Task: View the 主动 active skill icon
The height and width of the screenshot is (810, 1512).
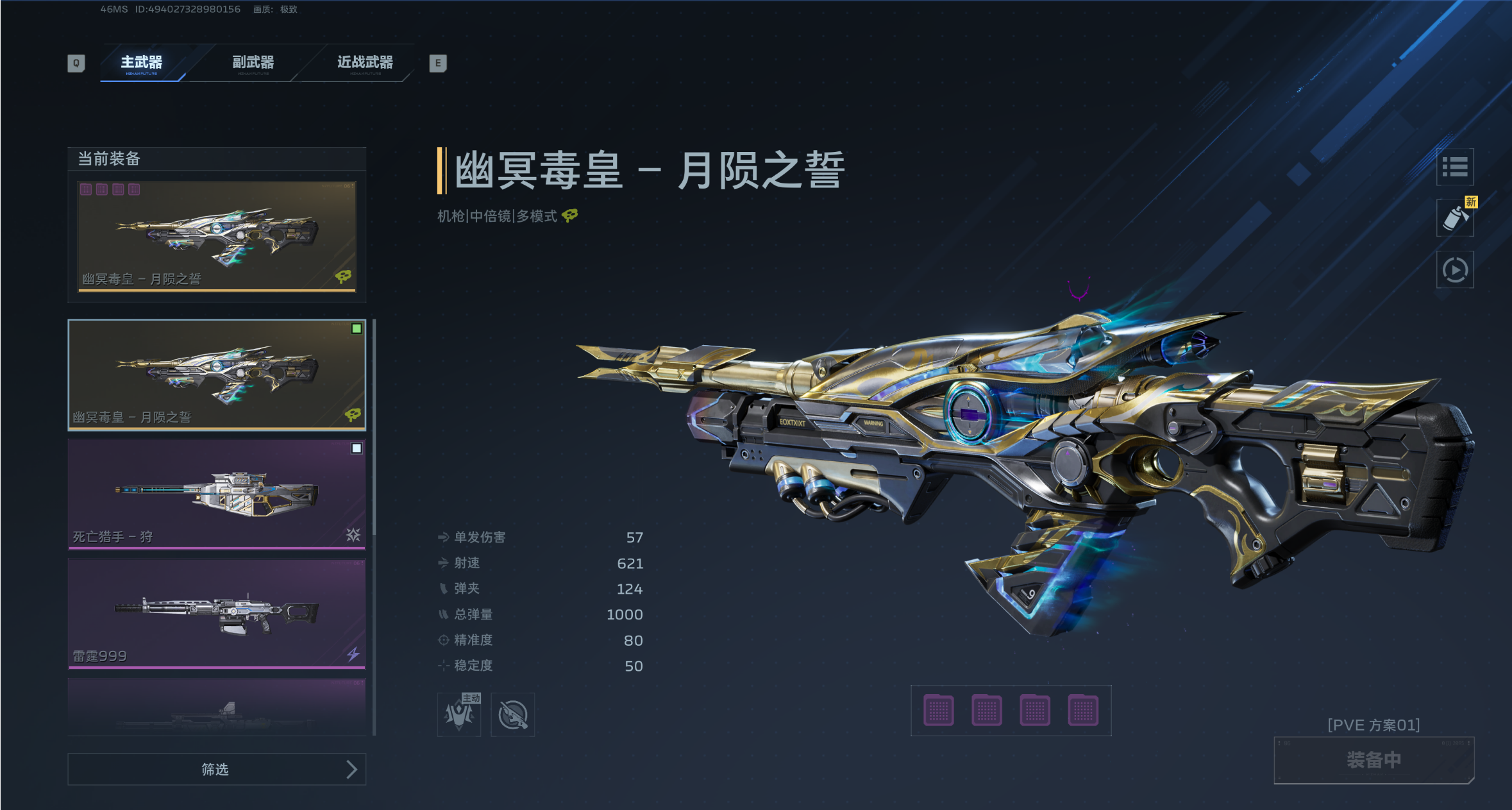Action: (459, 714)
